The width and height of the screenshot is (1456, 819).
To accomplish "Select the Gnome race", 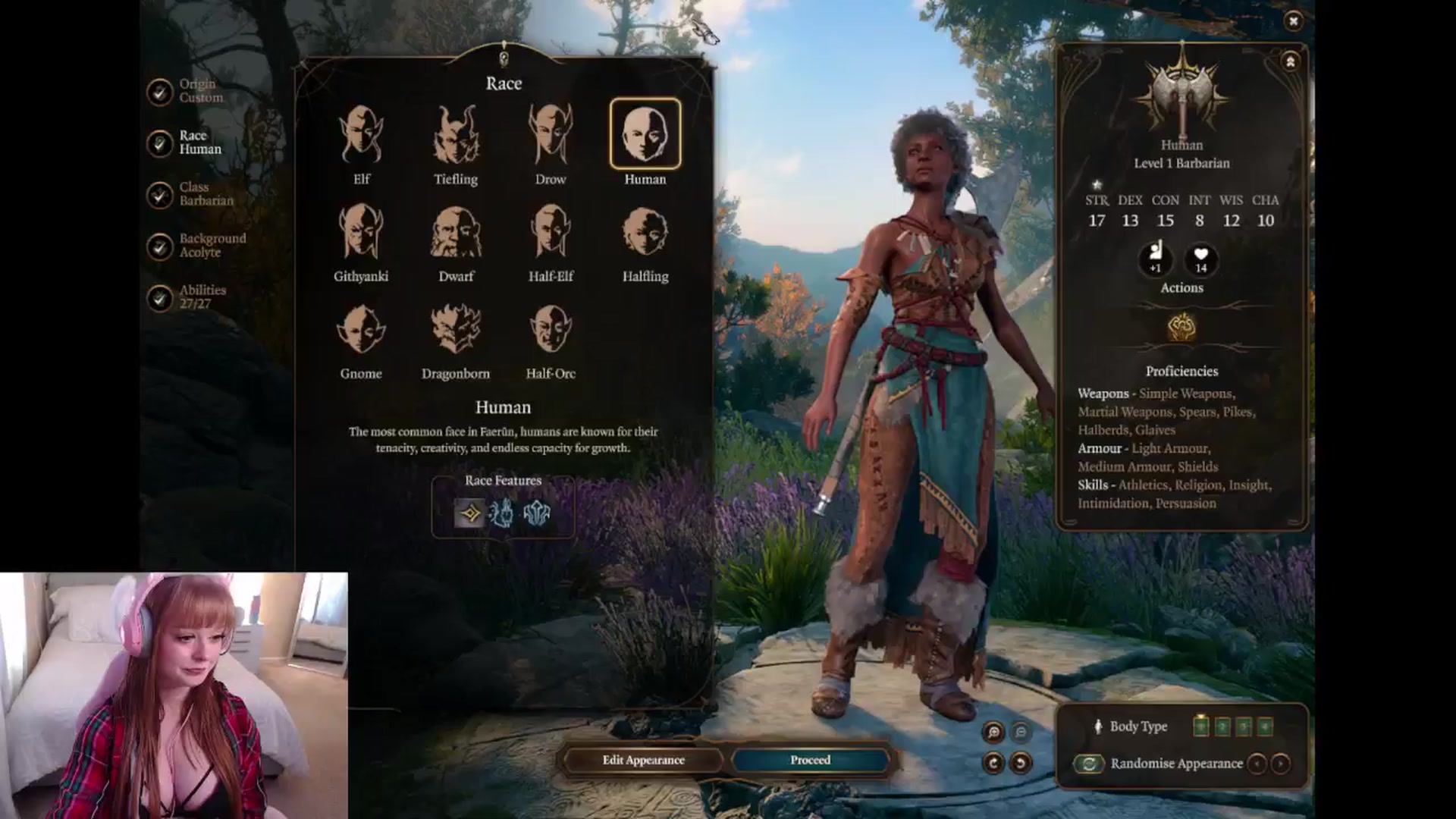I will [361, 330].
